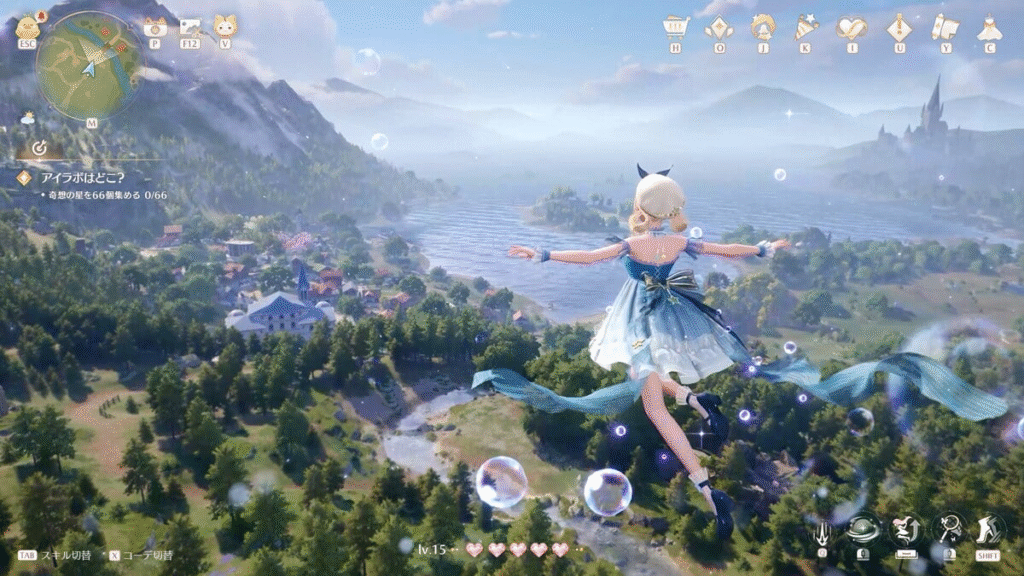Open the diamond sparkle icon menu
Viewport: 1024px width, 576px height.
(719, 27)
